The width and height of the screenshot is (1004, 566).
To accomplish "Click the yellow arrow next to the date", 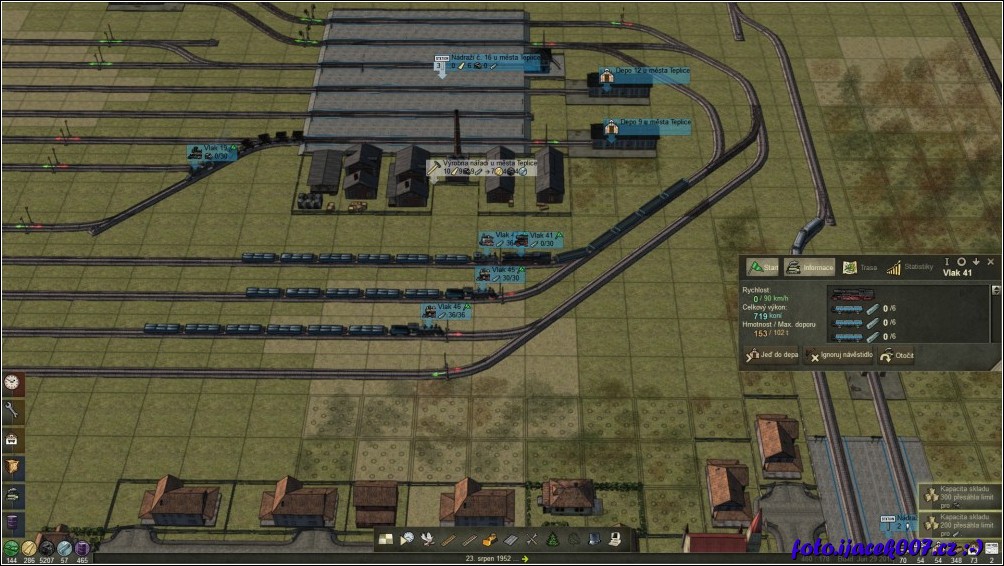I will [526, 559].
